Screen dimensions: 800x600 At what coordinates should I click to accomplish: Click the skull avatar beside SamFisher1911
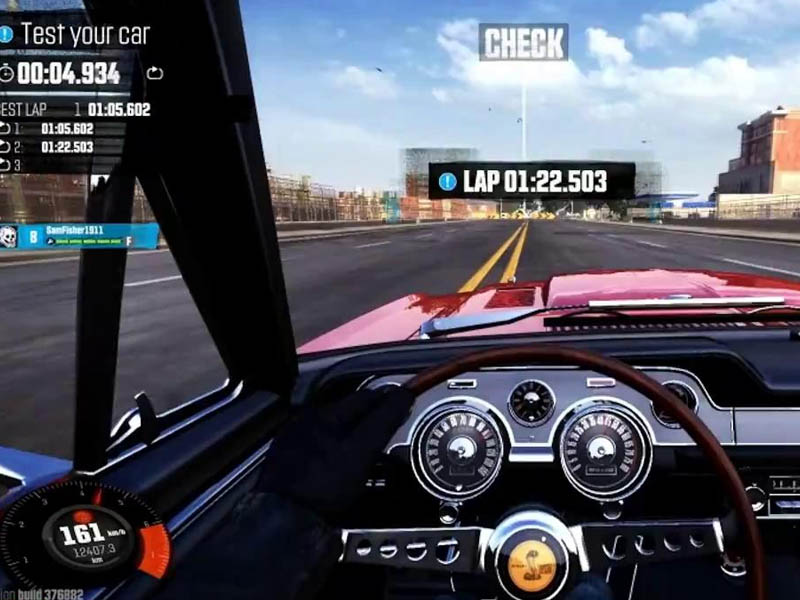9,237
